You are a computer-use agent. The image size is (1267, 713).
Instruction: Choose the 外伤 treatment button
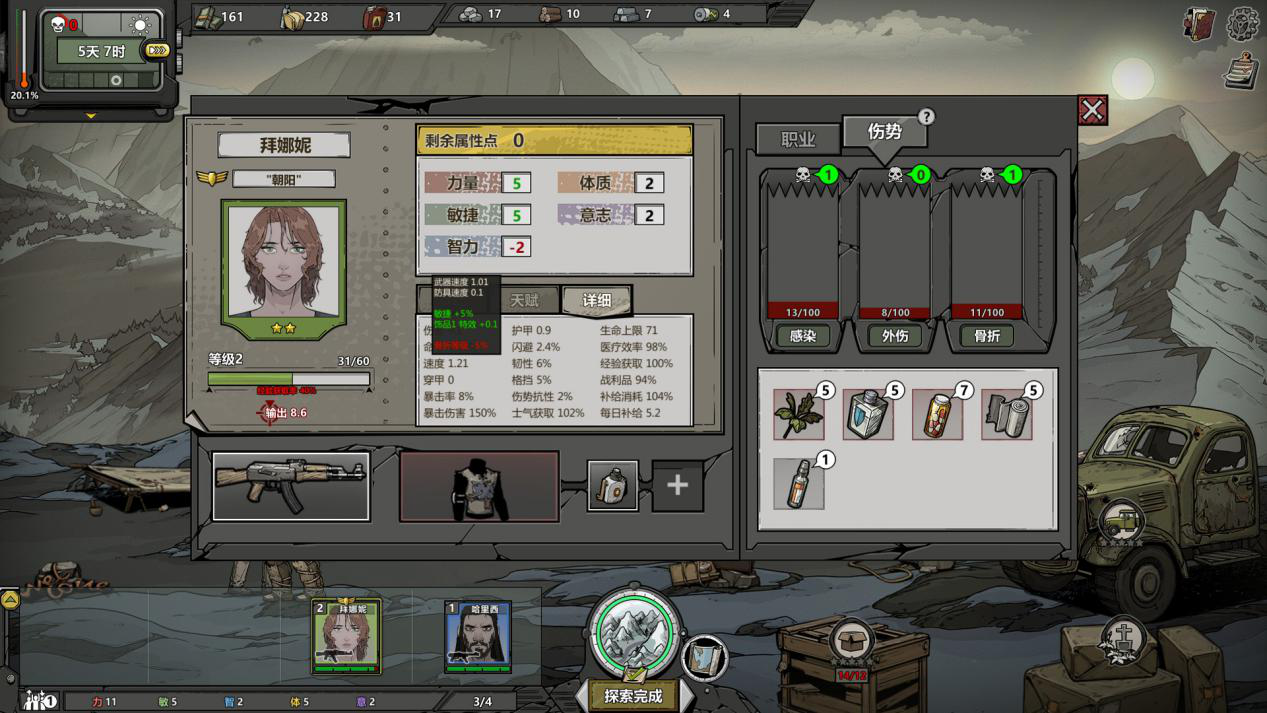[x=895, y=336]
